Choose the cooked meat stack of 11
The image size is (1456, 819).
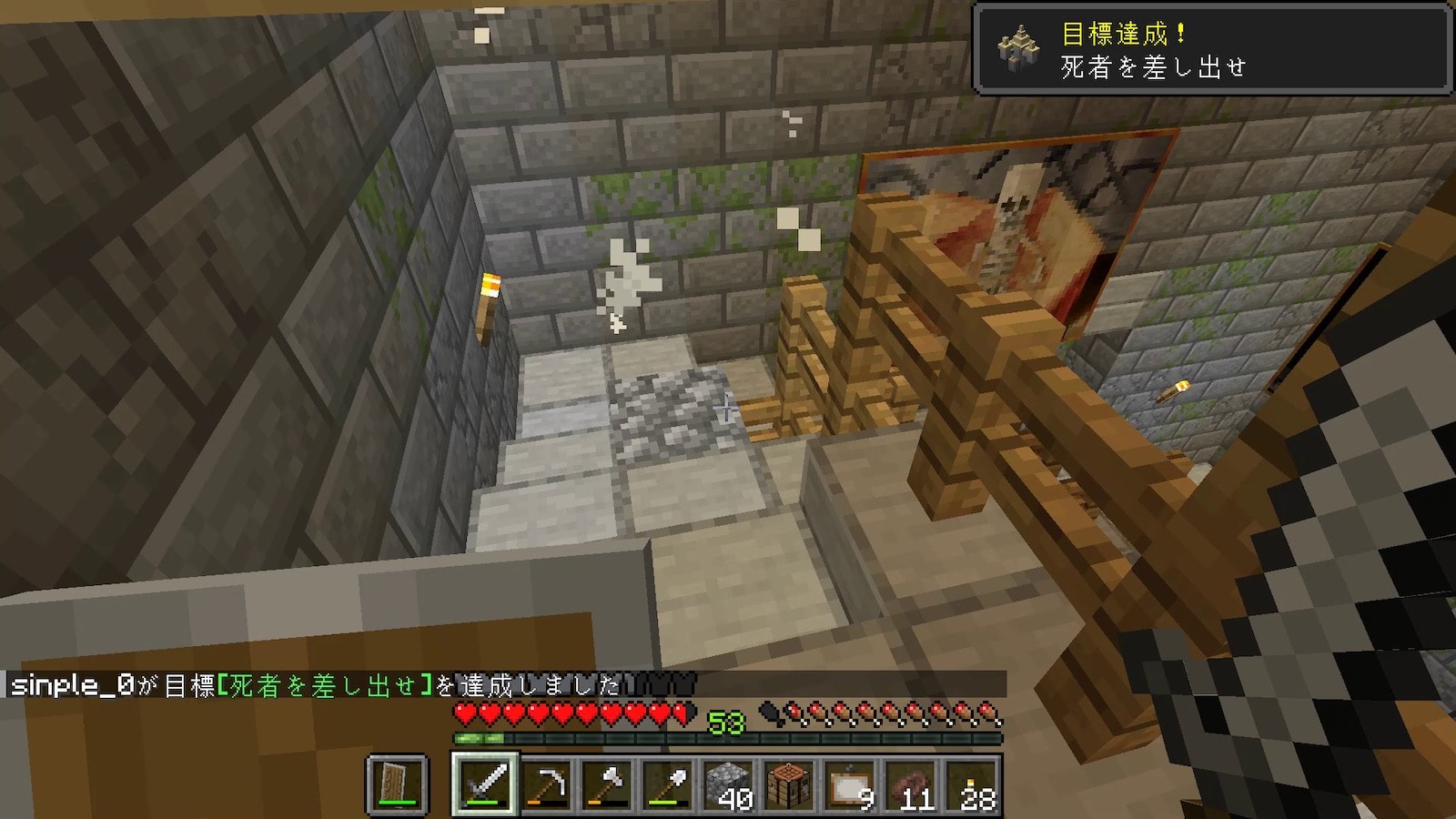tap(912, 783)
